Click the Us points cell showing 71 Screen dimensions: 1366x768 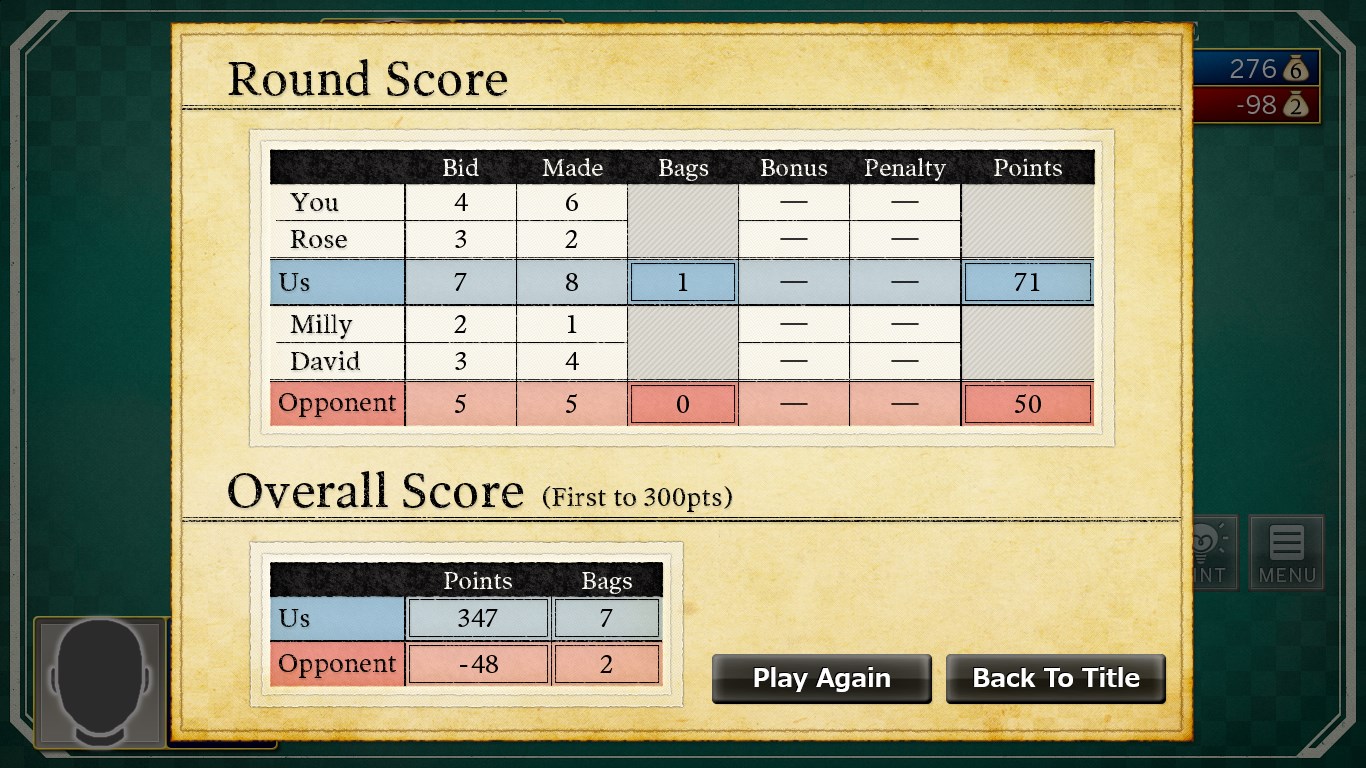(1027, 282)
